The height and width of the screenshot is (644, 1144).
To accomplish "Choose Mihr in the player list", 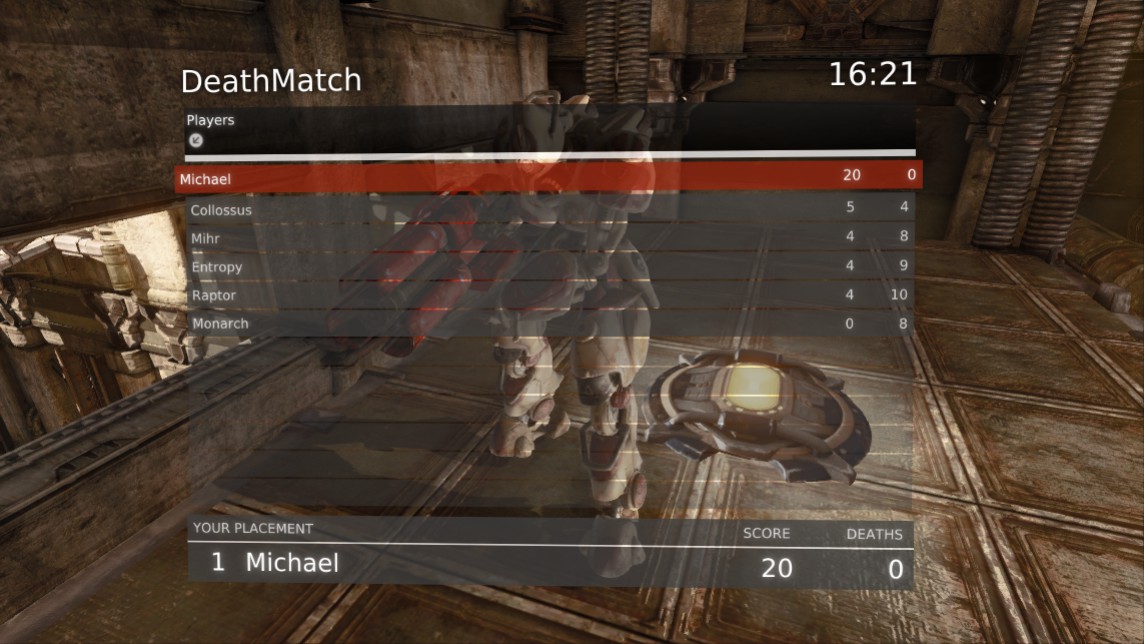I will (548, 239).
